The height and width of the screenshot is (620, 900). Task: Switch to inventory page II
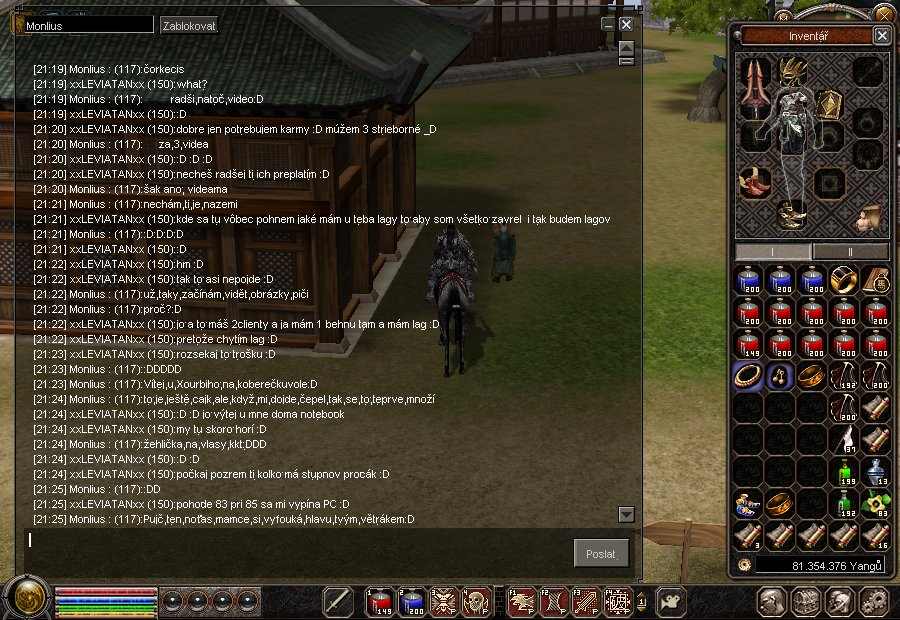850,250
